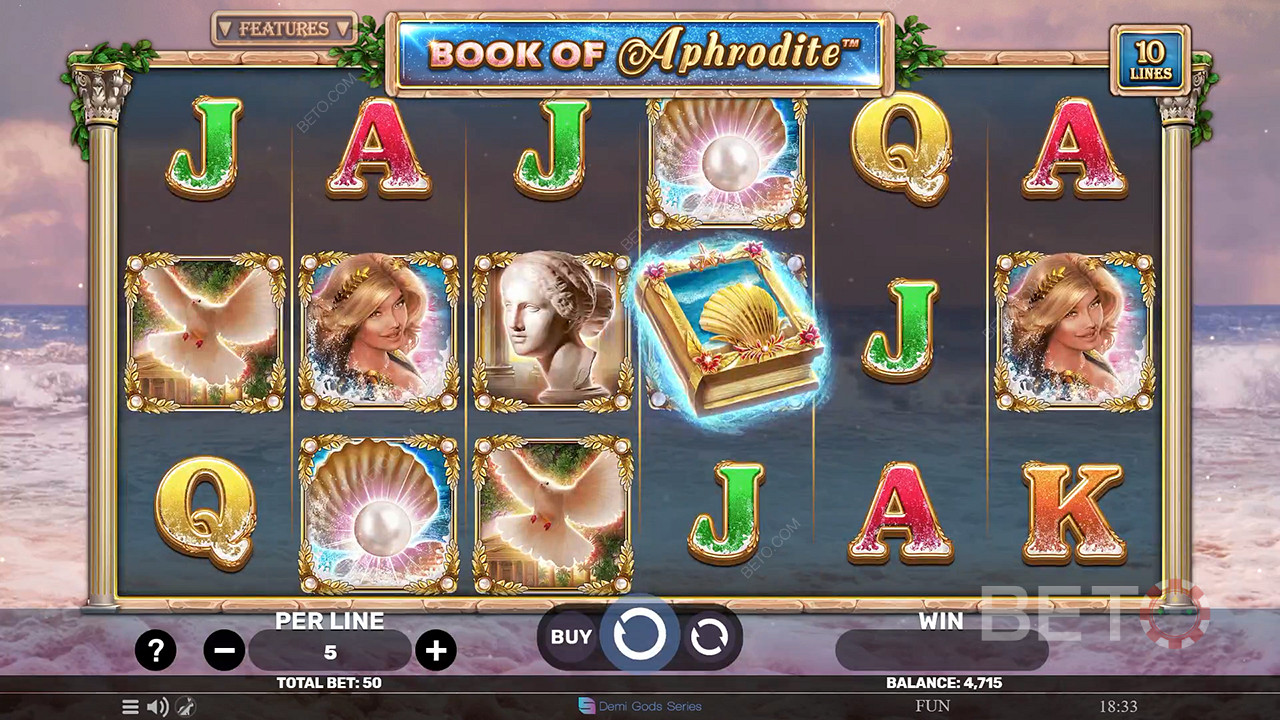Toggle the sound speaker icon
Image resolution: width=1280 pixels, height=720 pixels.
click(x=158, y=707)
